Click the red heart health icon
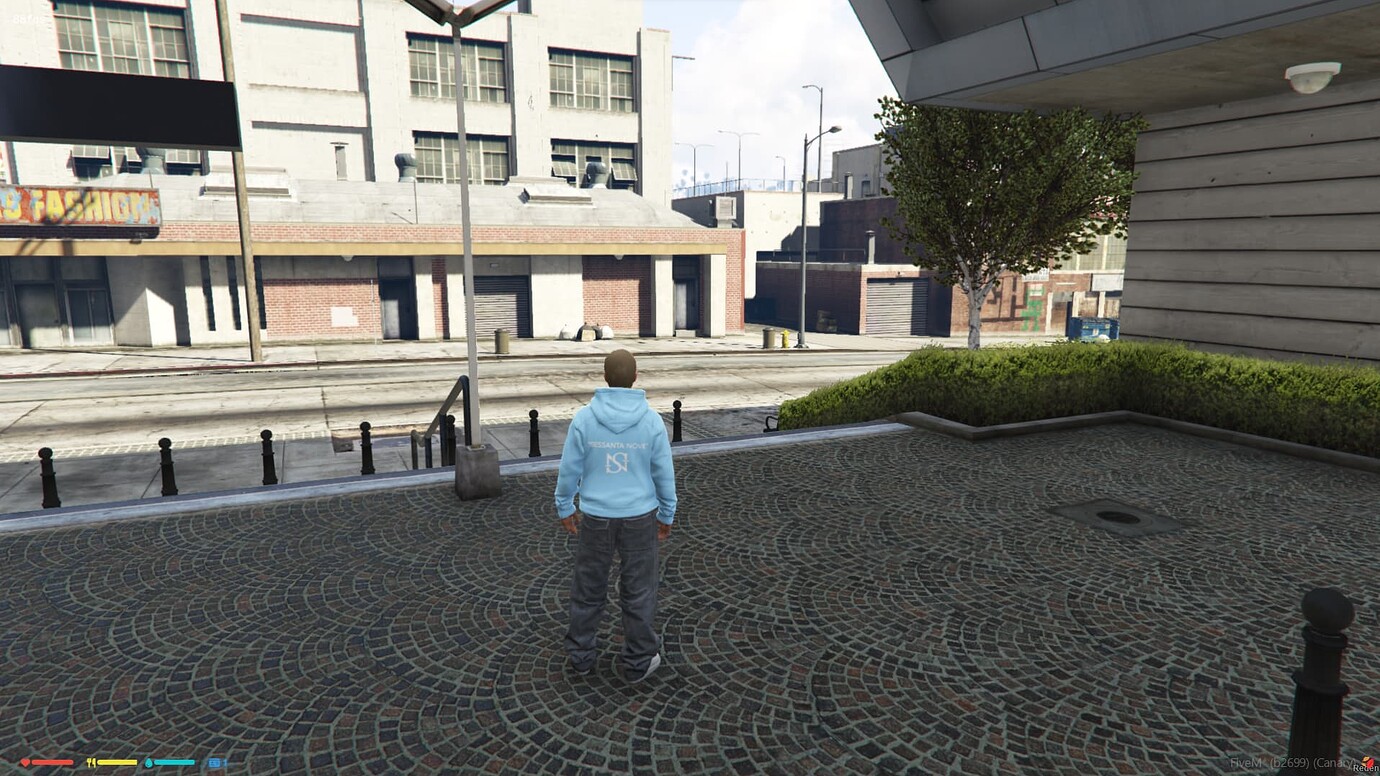 click(24, 762)
